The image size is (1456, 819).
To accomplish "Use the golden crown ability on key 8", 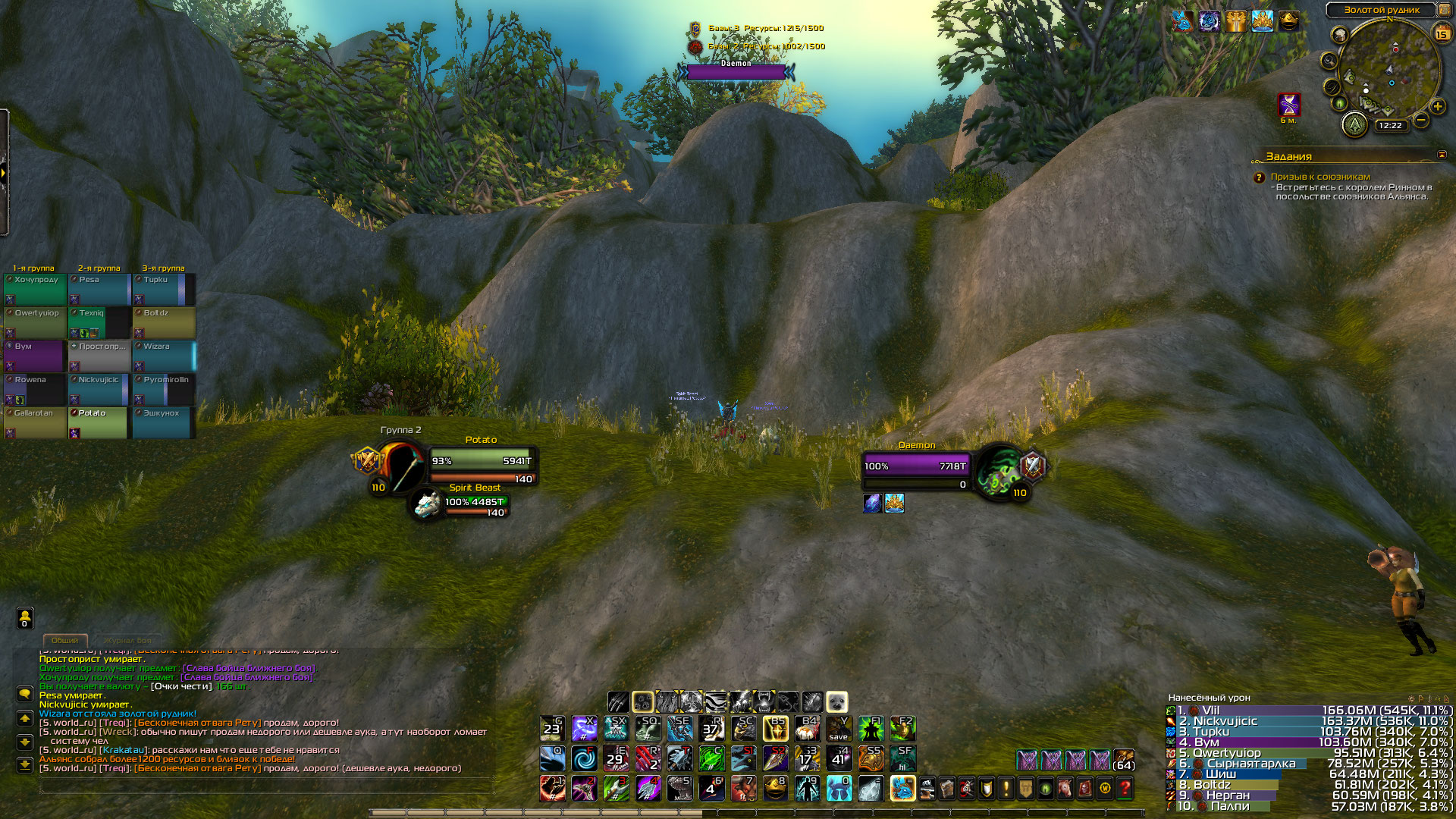I will tap(775, 788).
